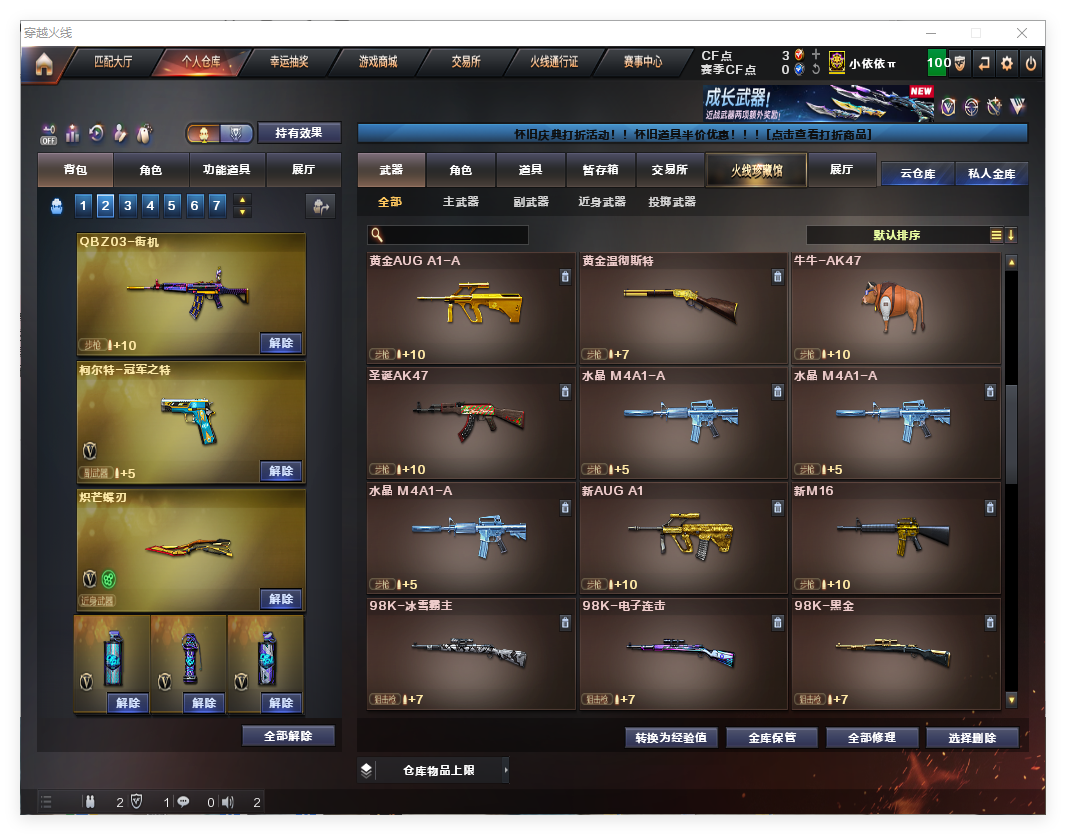Open the 交易所 trading menu
The image size is (1066, 835).
[465, 62]
